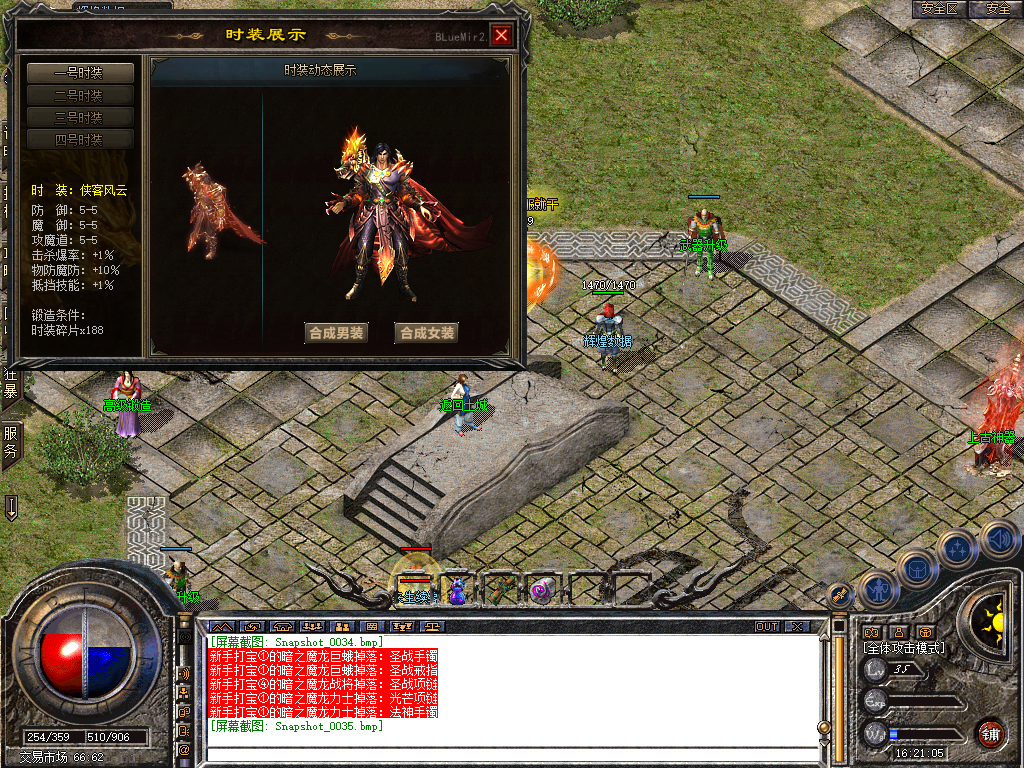This screenshot has height=768, width=1024.
Task: Open the bag inventory round button
Action: tap(916, 569)
